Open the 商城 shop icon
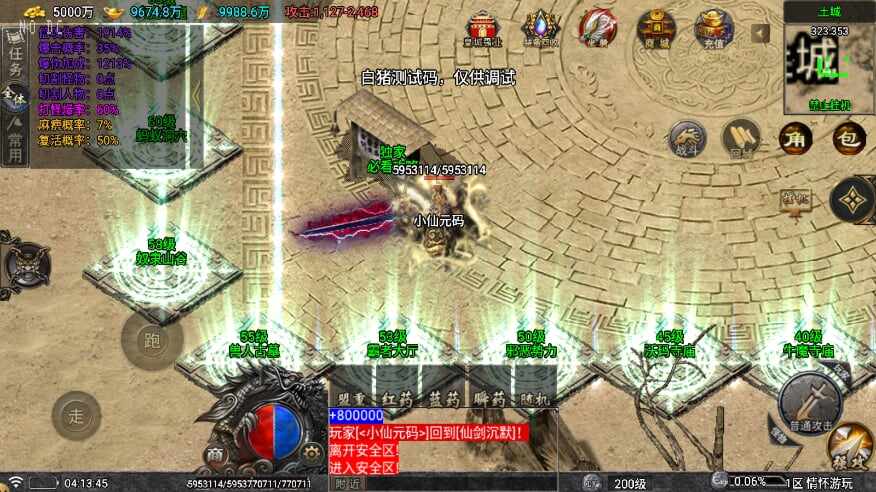Screen dimensions: 876x492 pyautogui.click(x=657, y=29)
